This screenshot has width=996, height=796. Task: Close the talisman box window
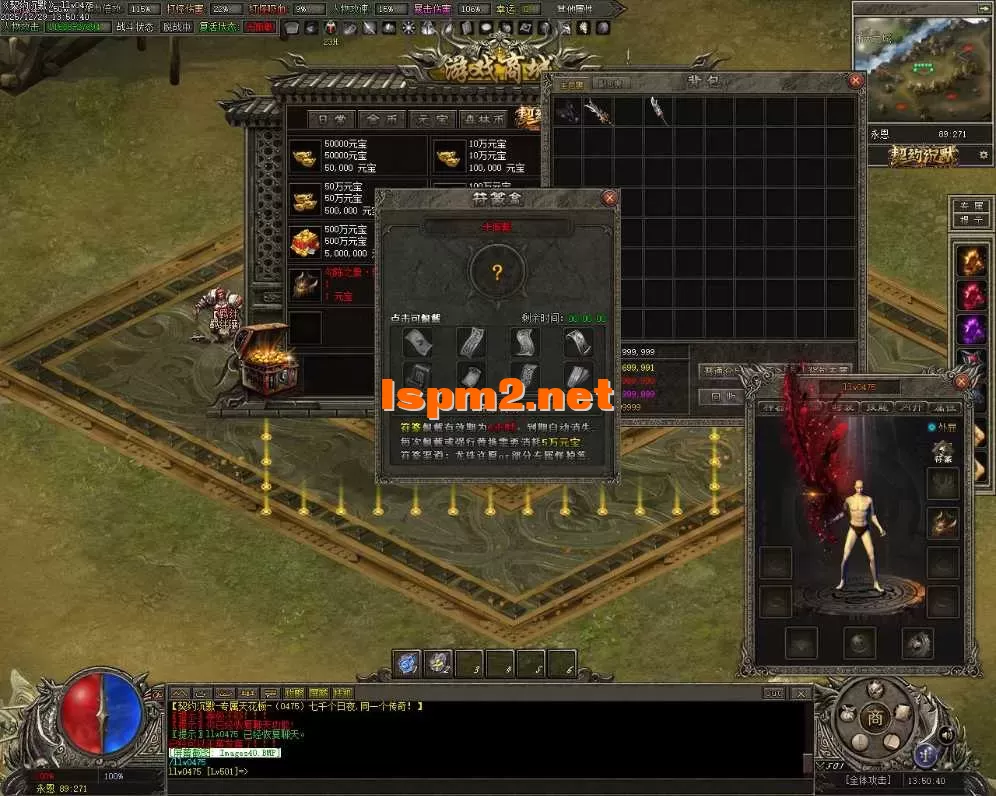(609, 198)
